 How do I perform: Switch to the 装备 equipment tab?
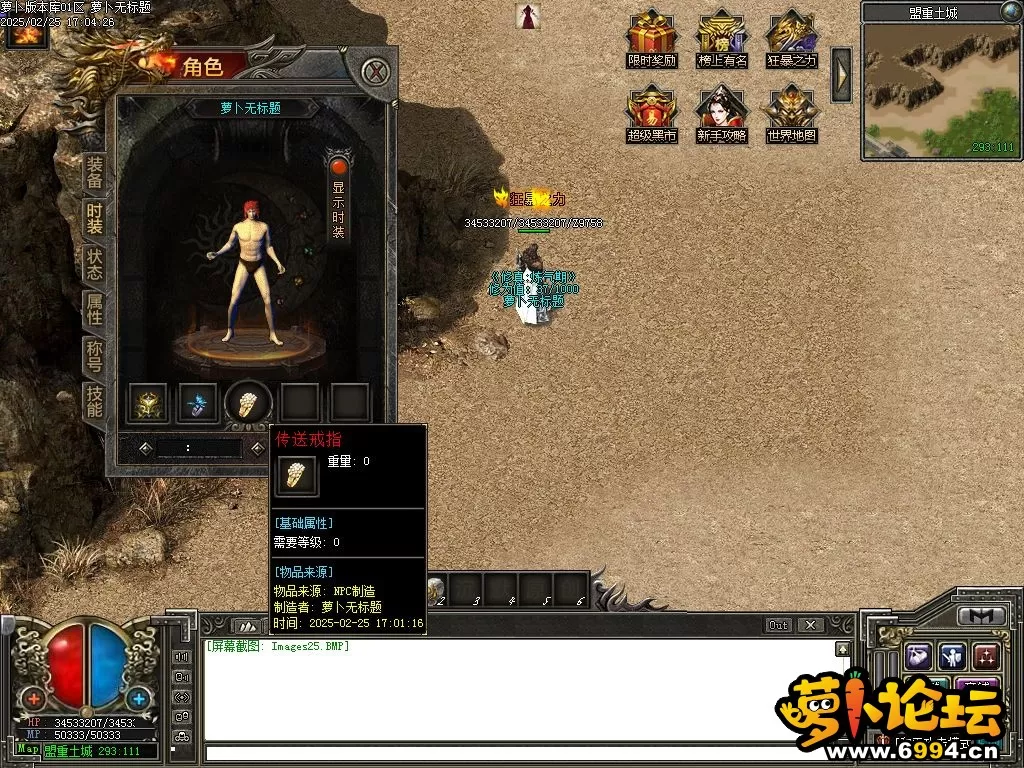tap(94, 173)
